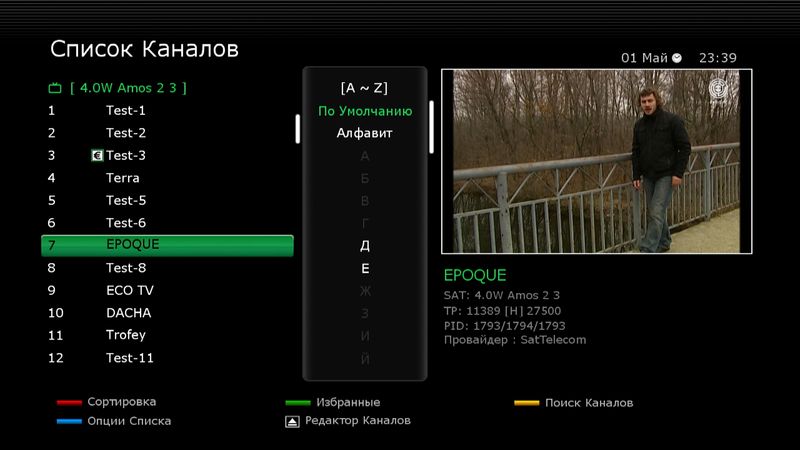This screenshot has width=800, height=450.
Task: Filter channels by letter Д
Action: (365, 246)
